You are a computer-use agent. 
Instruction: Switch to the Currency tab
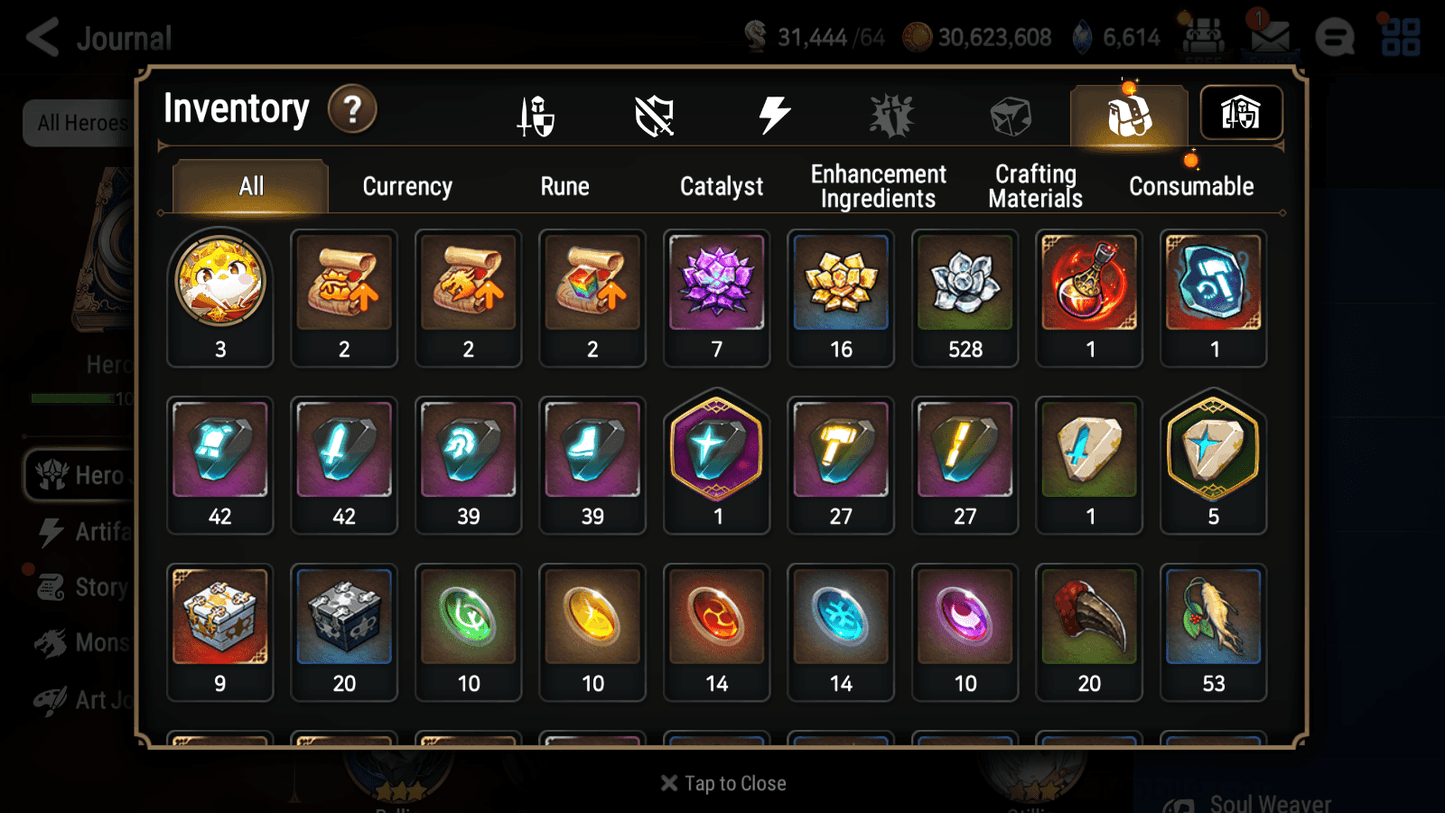(x=406, y=186)
